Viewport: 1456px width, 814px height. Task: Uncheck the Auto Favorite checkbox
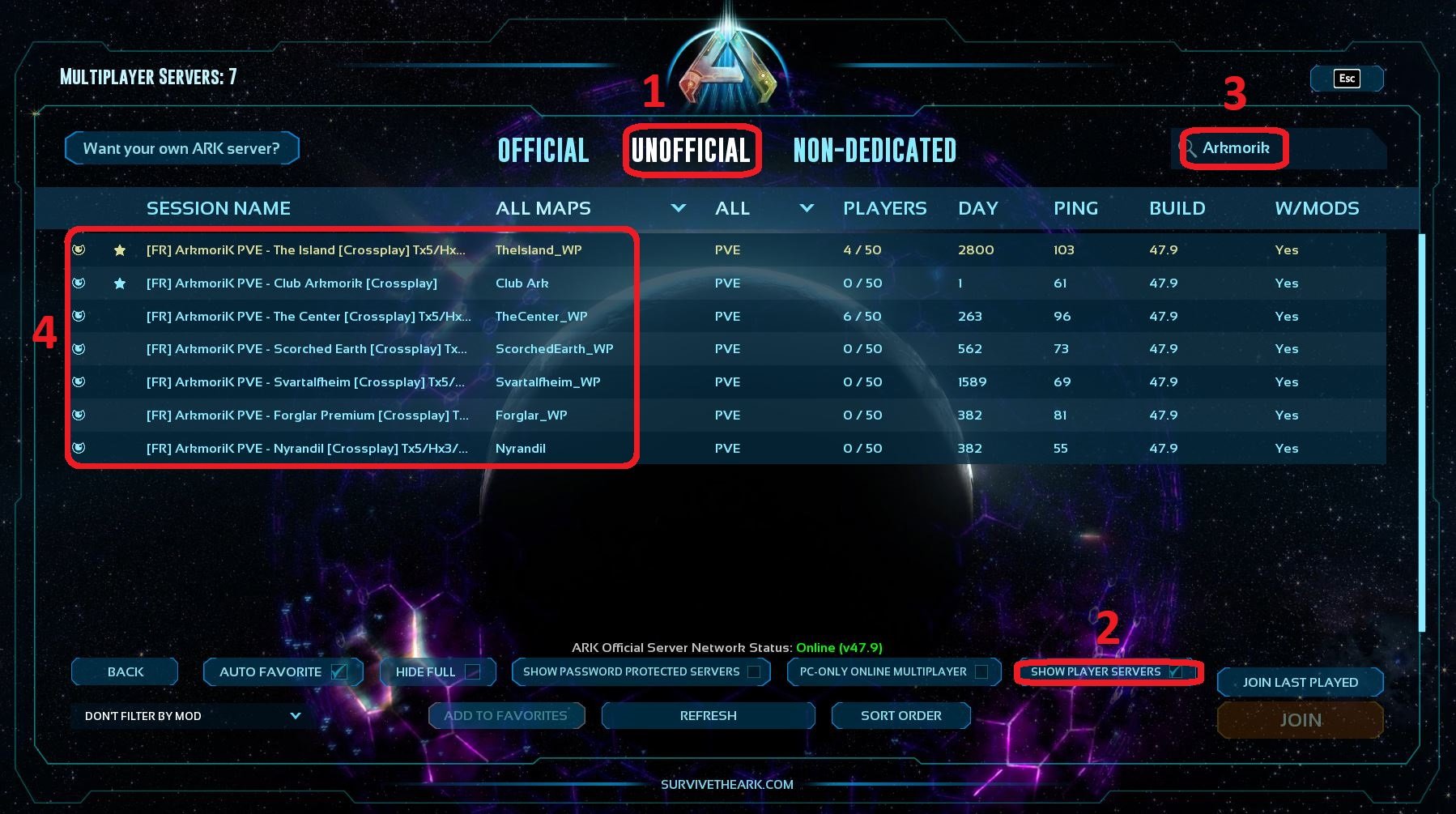point(341,671)
